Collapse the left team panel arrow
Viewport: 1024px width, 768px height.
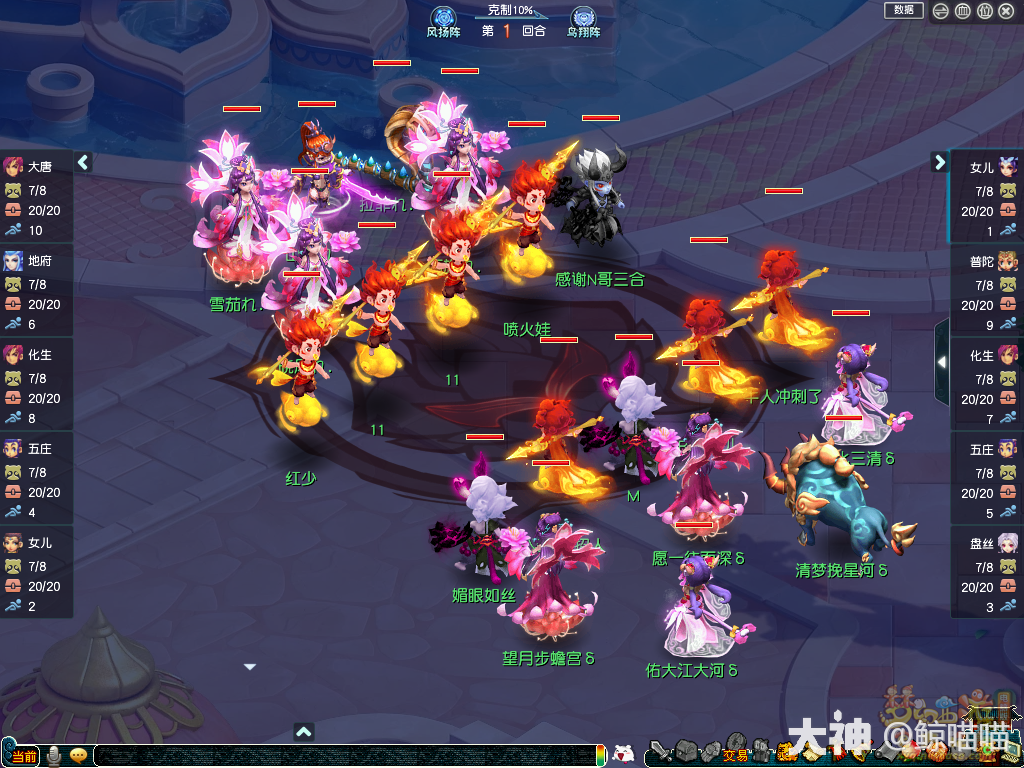pyautogui.click(x=83, y=162)
